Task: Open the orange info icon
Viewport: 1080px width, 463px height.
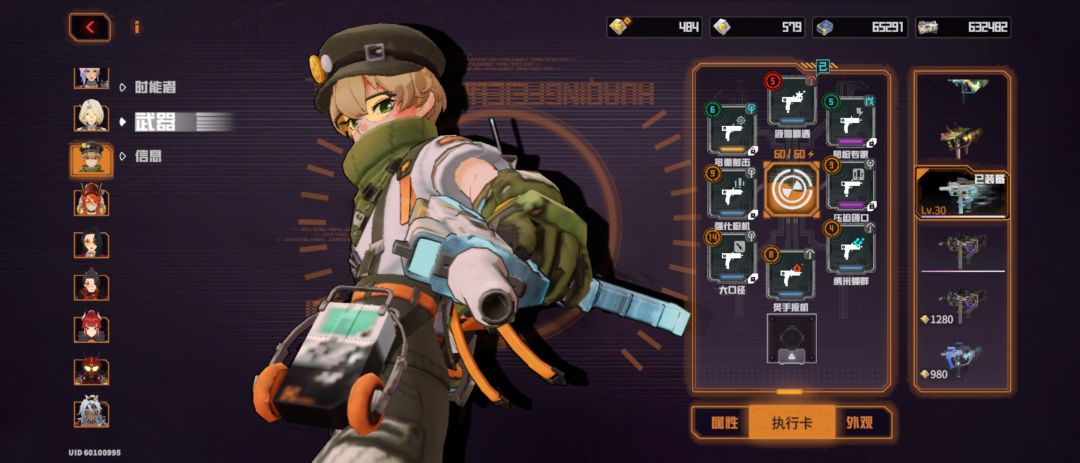Action: pos(137,27)
